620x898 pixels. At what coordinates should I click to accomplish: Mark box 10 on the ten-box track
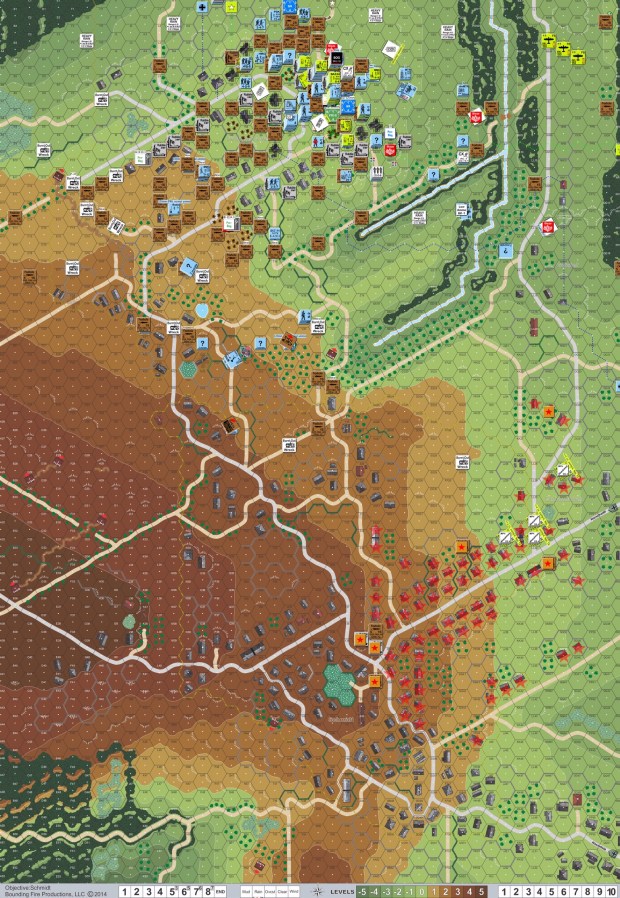point(610,890)
